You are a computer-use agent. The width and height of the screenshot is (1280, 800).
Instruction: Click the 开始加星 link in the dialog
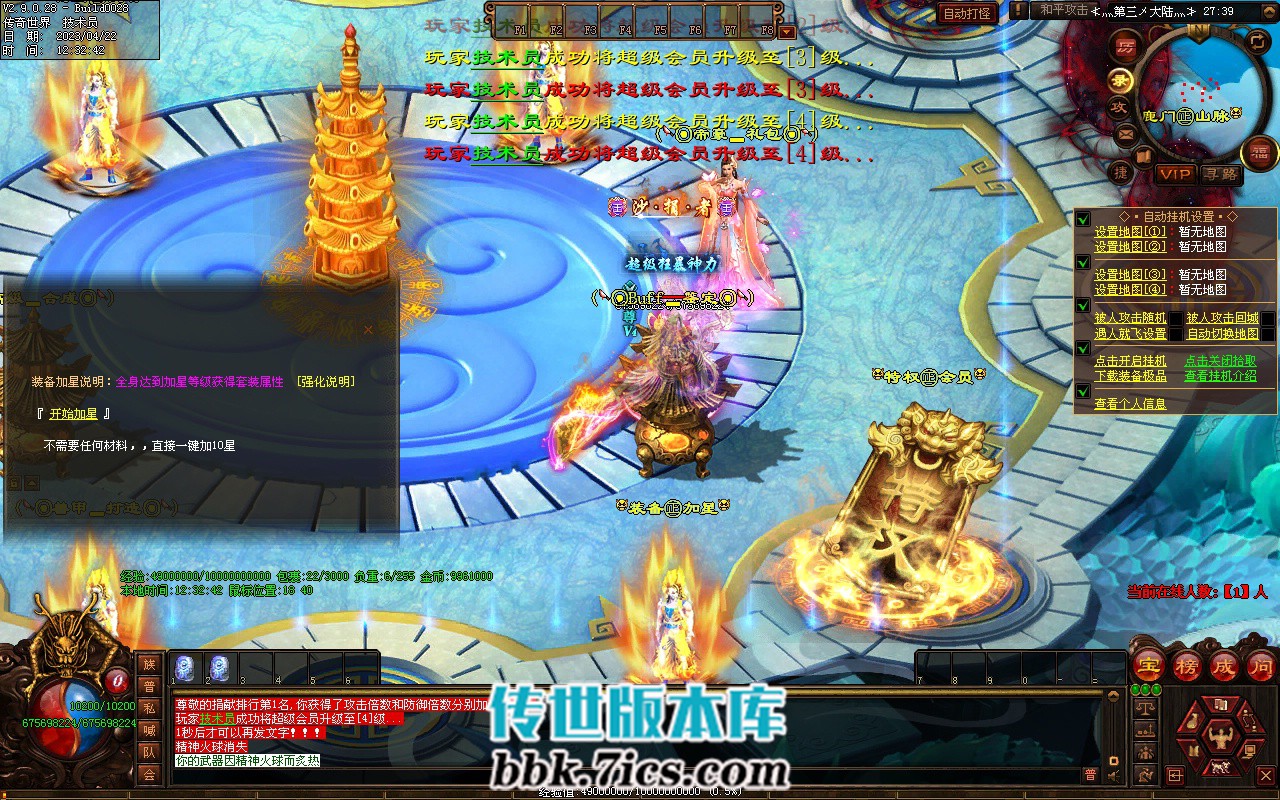click(73, 414)
